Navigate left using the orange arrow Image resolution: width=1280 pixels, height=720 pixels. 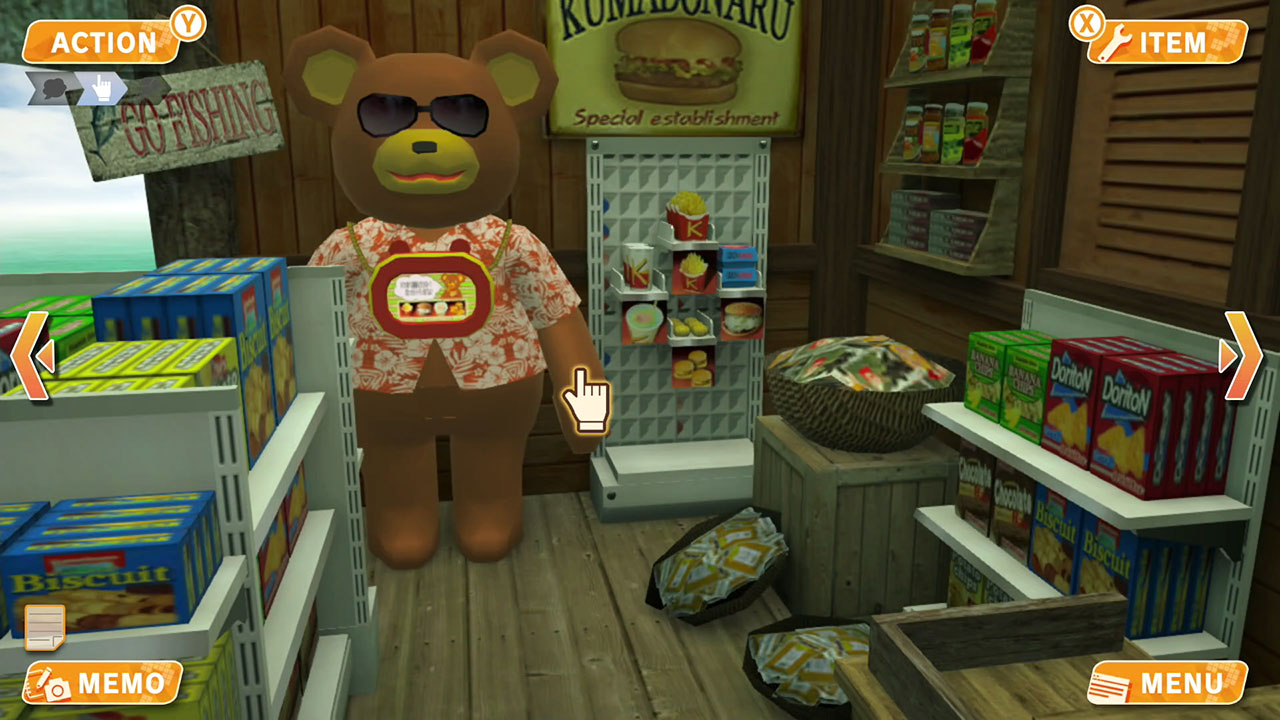[28, 355]
